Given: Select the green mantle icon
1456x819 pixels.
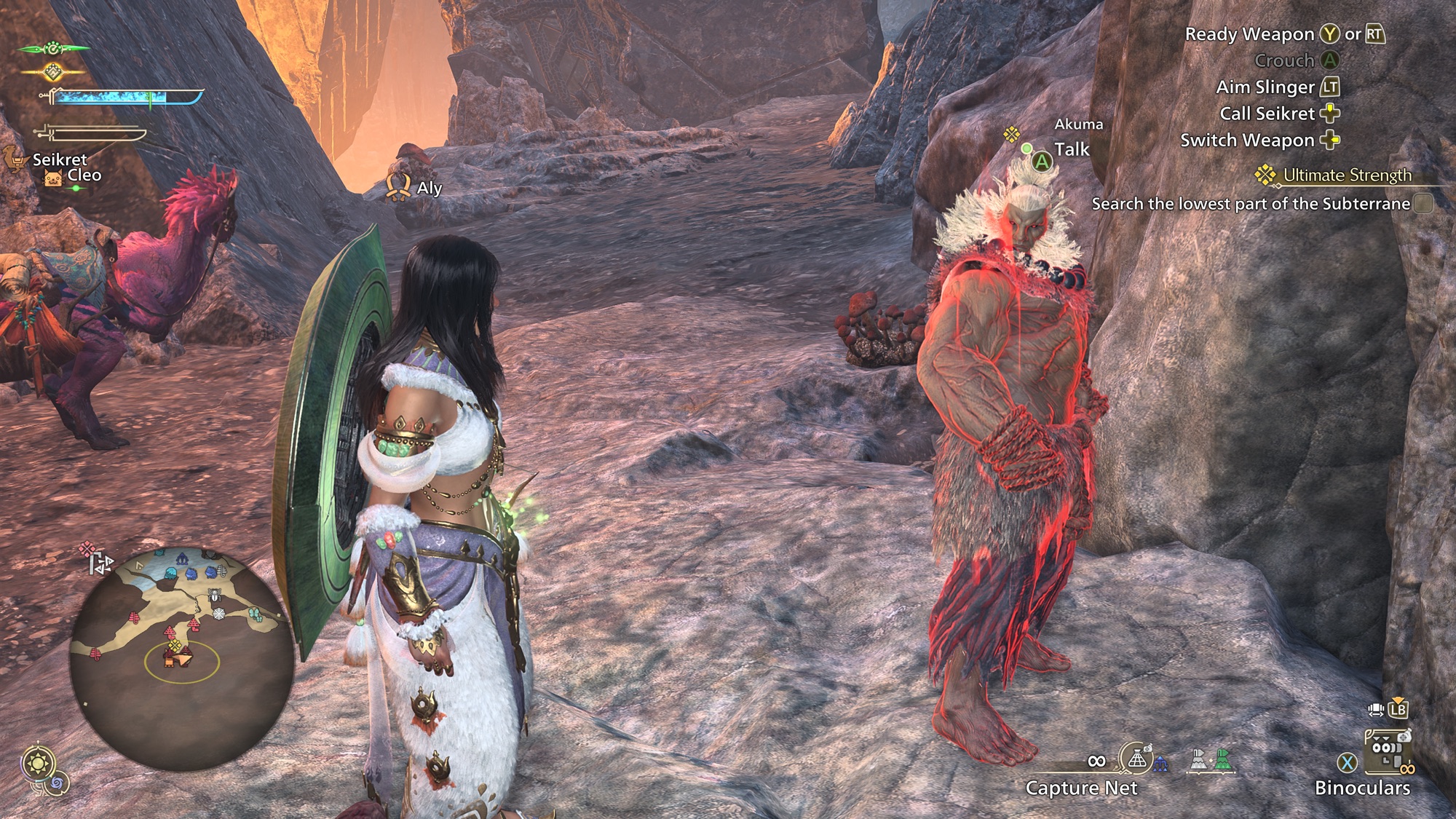Looking at the screenshot, I should click(x=1223, y=761).
